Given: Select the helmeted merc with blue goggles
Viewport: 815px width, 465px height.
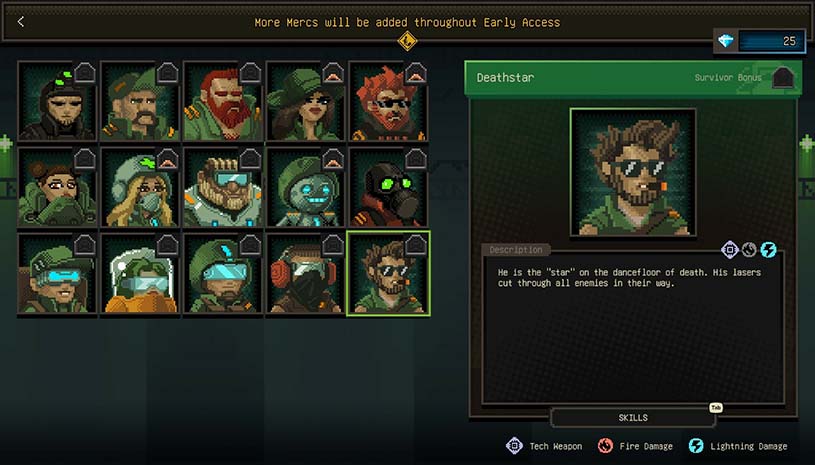Looking at the screenshot, I should click(x=222, y=273).
